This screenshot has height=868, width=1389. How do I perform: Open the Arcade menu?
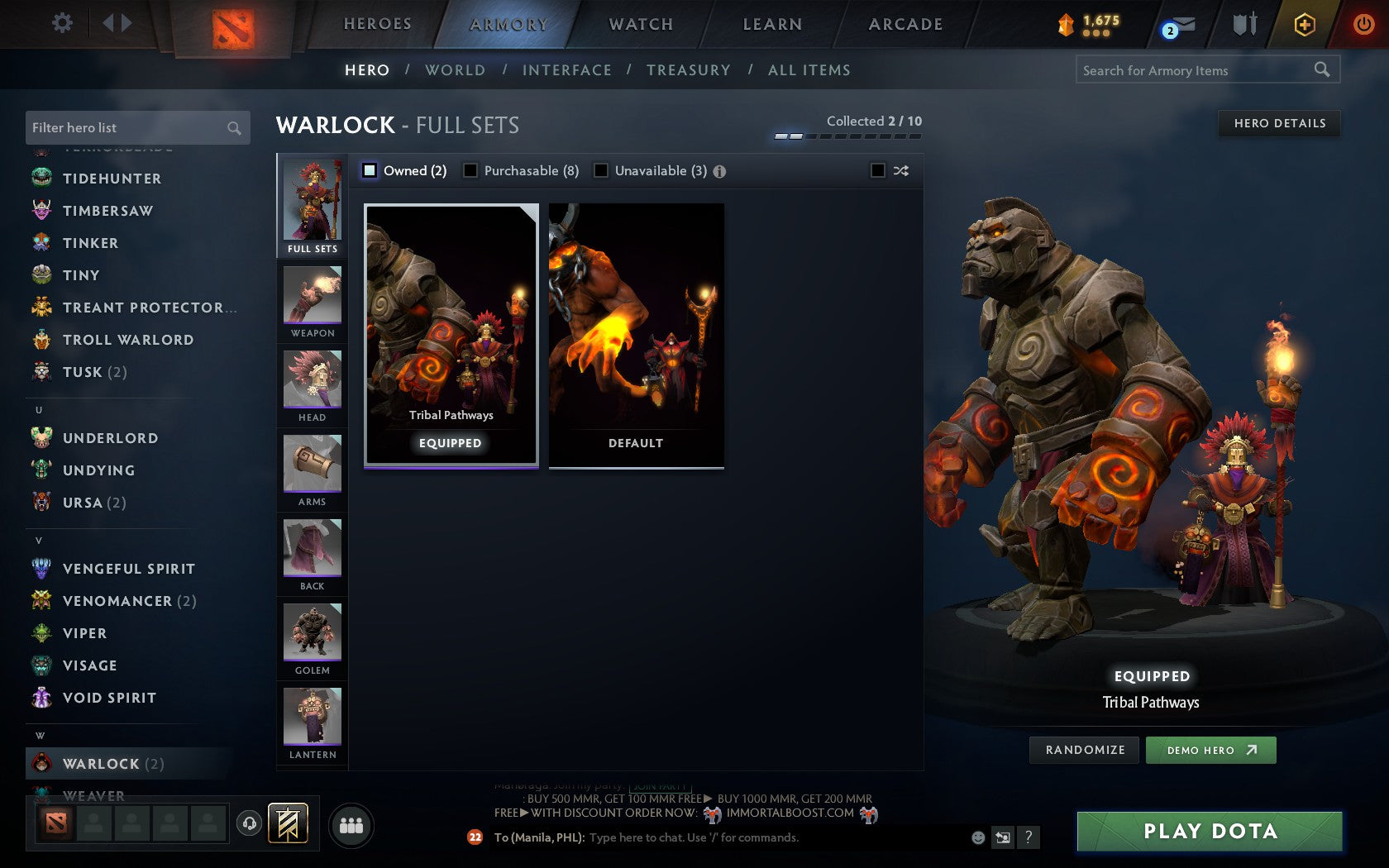[905, 24]
